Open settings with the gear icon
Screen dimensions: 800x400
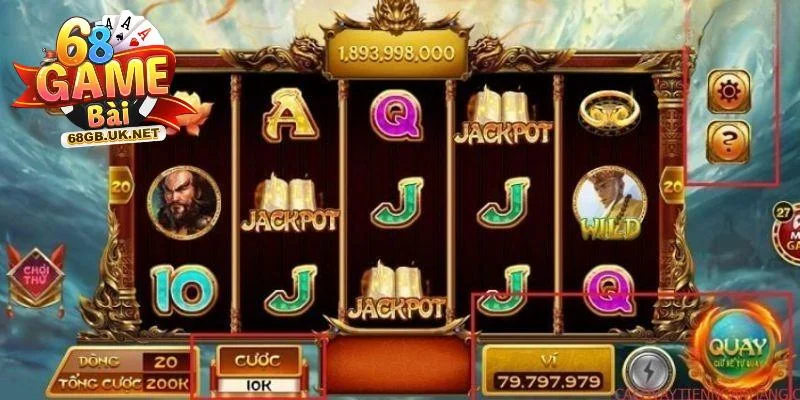[x=728, y=91]
